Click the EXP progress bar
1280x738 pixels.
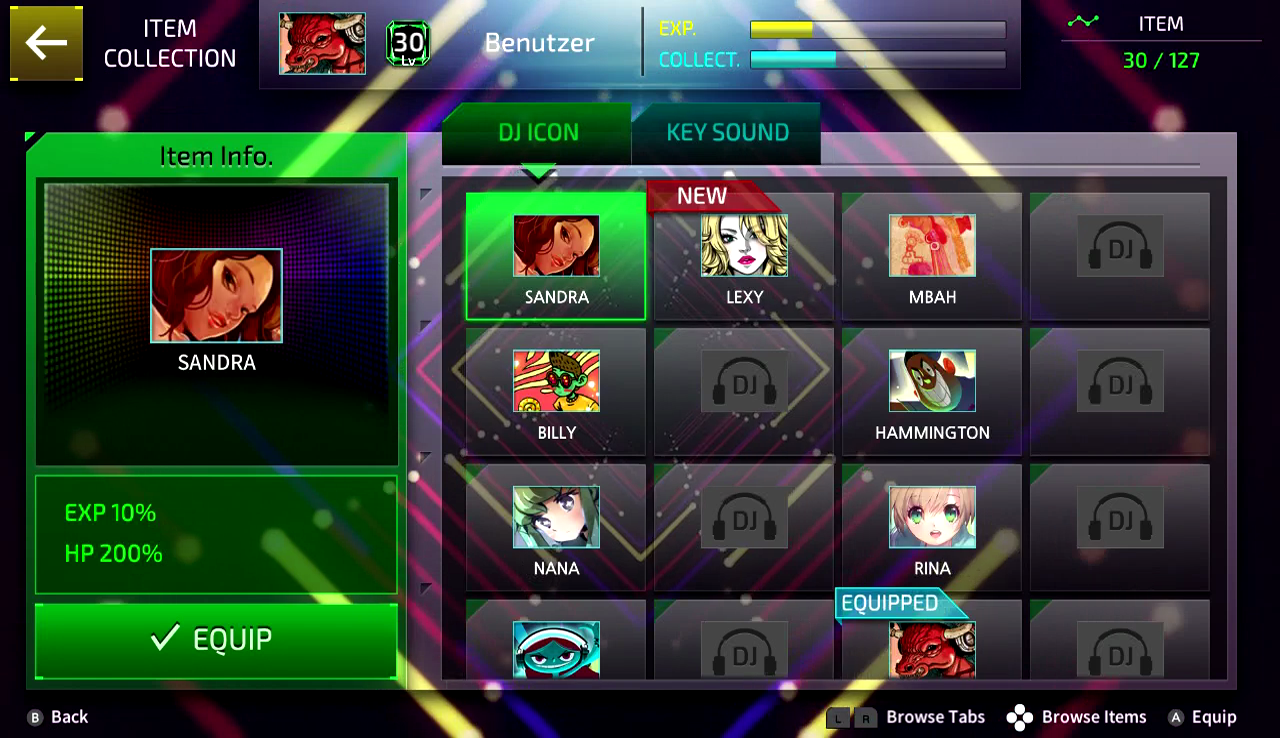876,30
